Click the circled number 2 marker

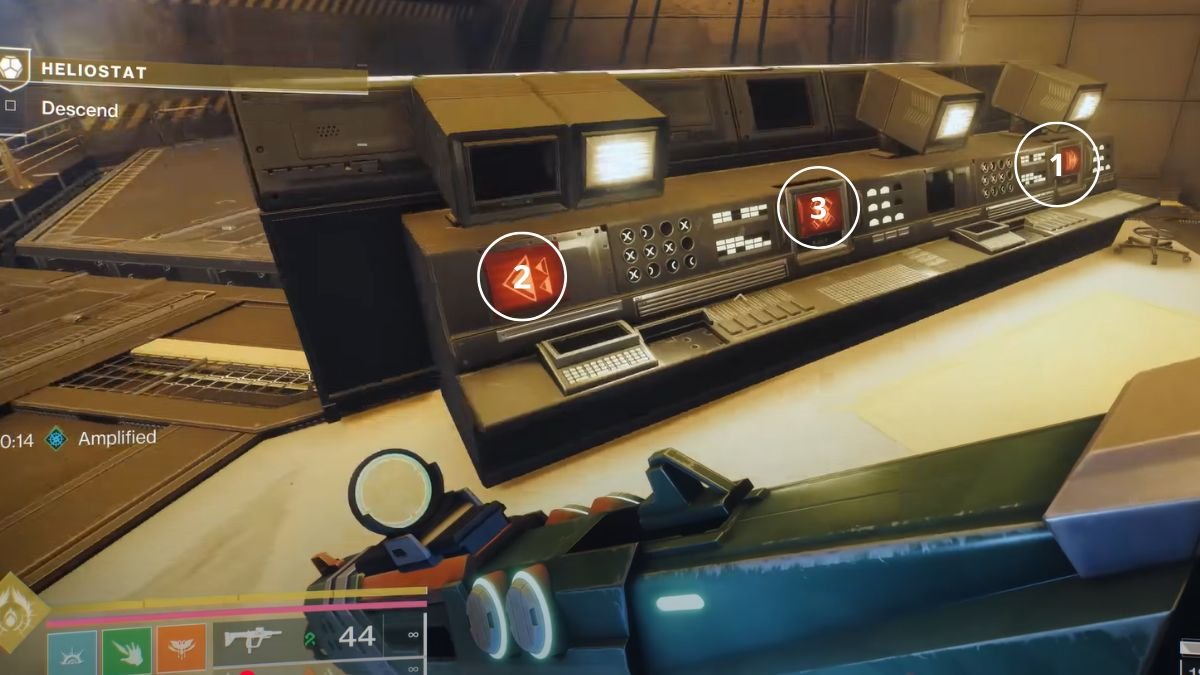pos(522,276)
